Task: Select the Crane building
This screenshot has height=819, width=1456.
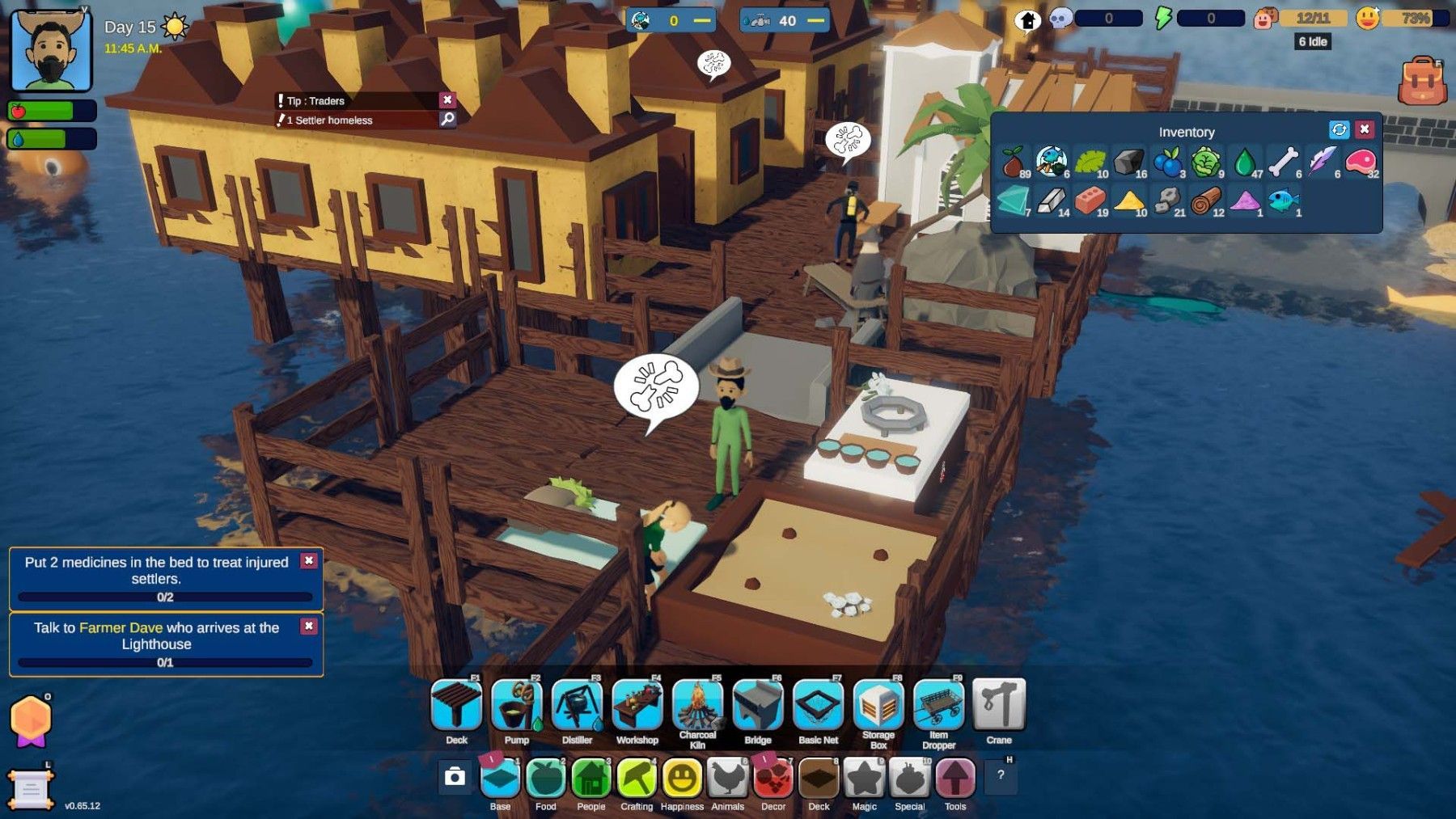Action: tap(999, 705)
